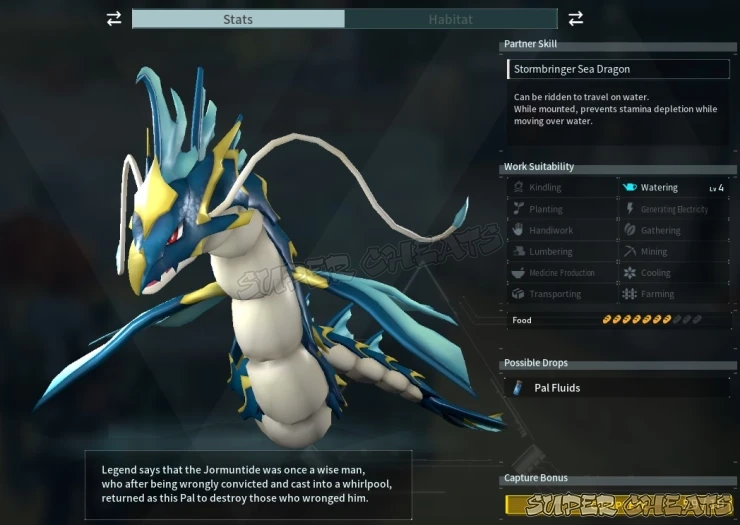Click the right tab-switch arrows icon

(576, 18)
